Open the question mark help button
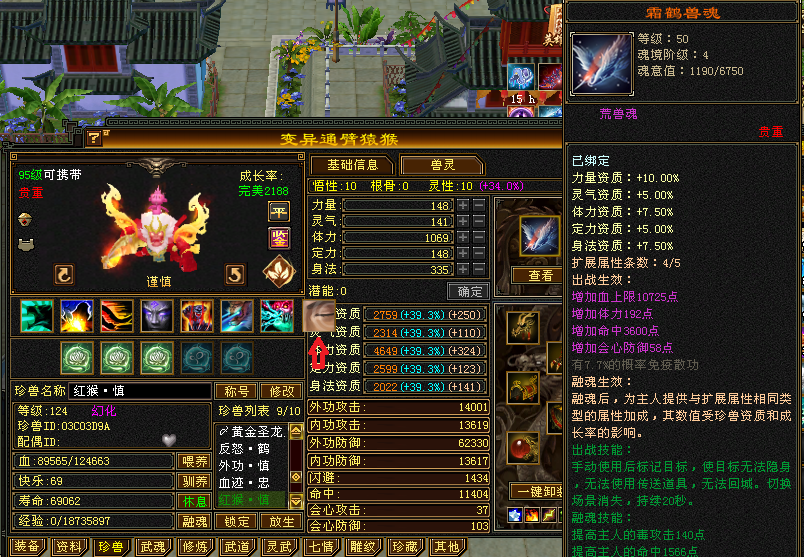Image resolution: width=804 pixels, height=557 pixels. (94, 138)
